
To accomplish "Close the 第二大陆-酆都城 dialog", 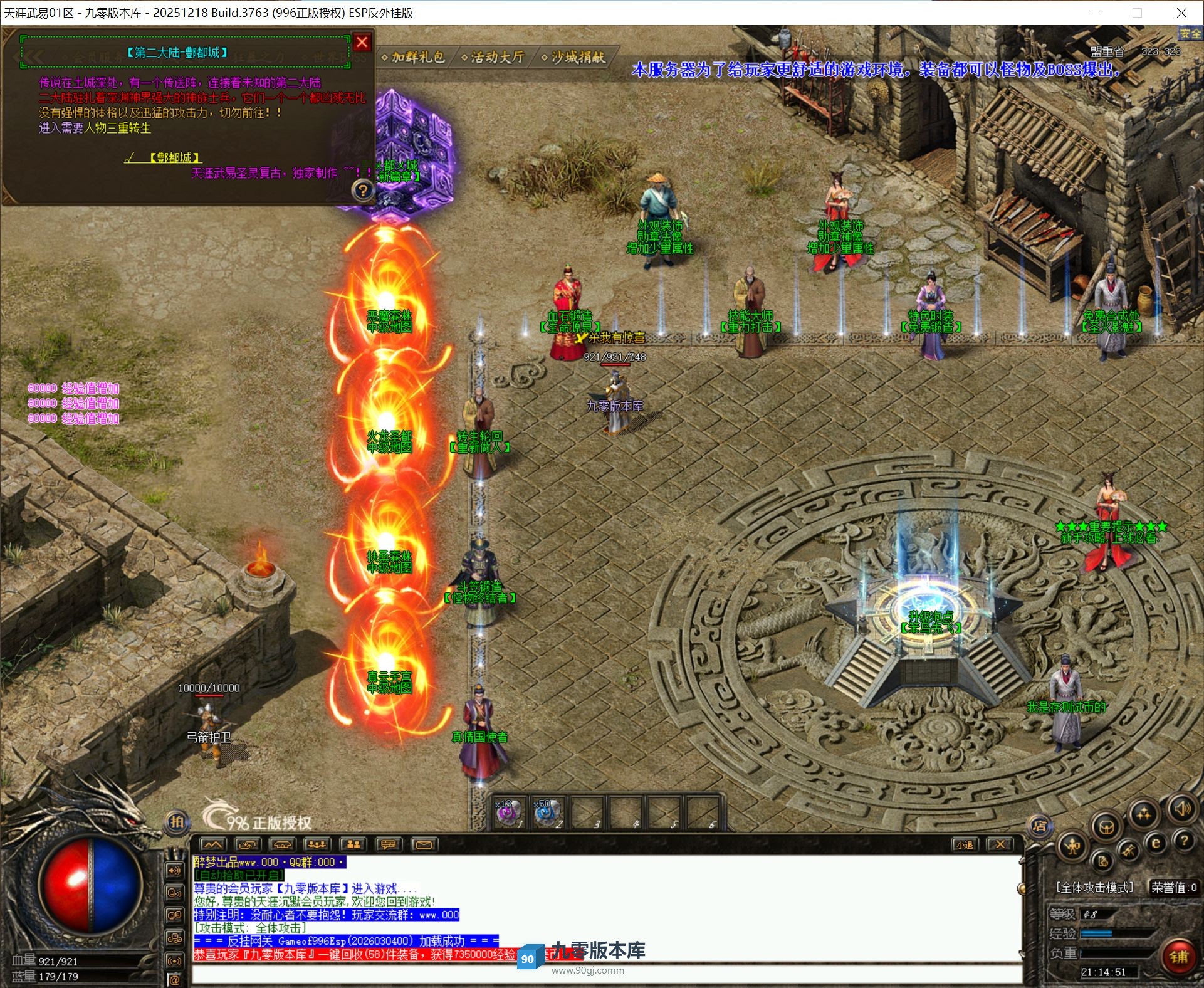I will pyautogui.click(x=362, y=43).
